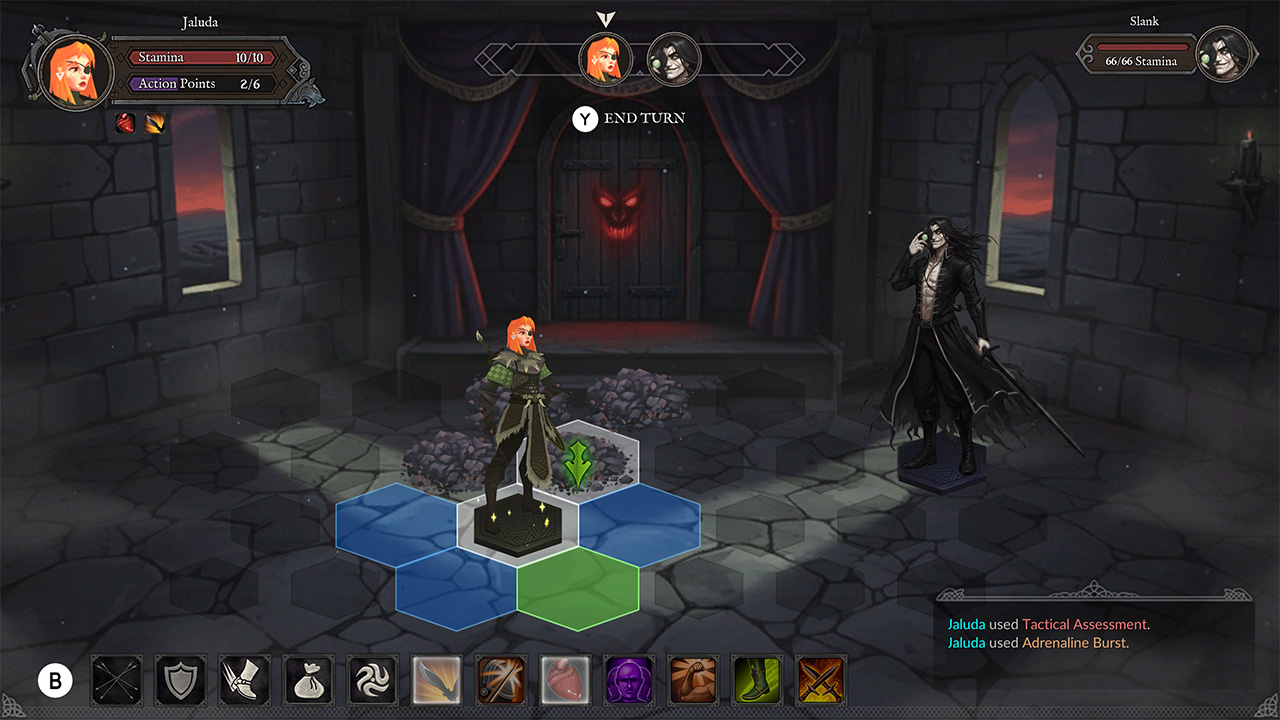
Task: Select the crossed arrows ability in the hotbar
Action: [116, 680]
